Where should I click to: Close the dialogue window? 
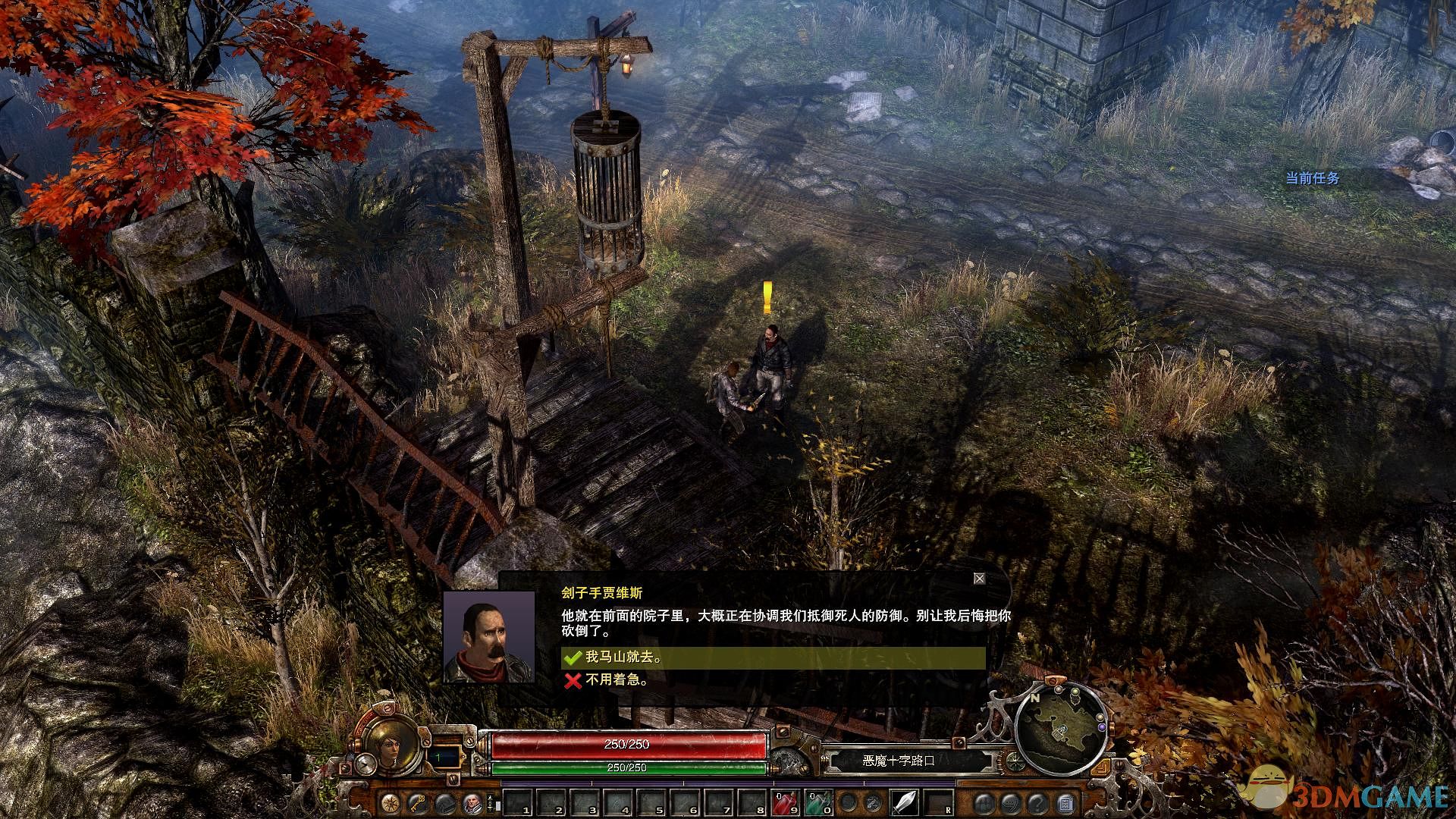click(979, 579)
